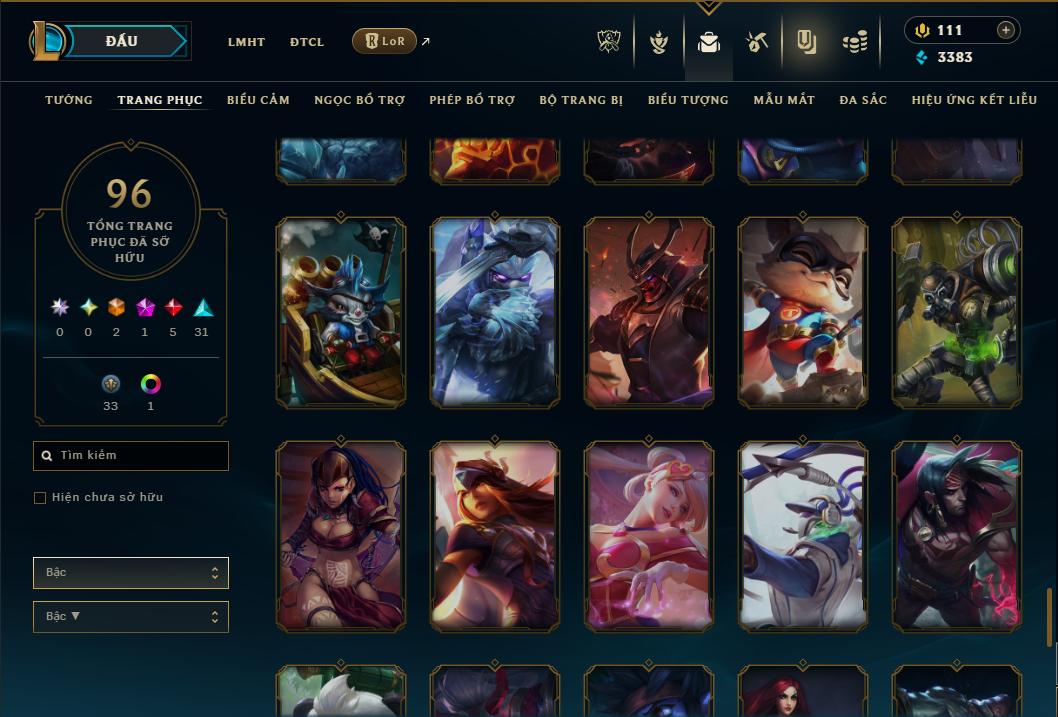Click the Tìm kiếm search field

tap(131, 456)
